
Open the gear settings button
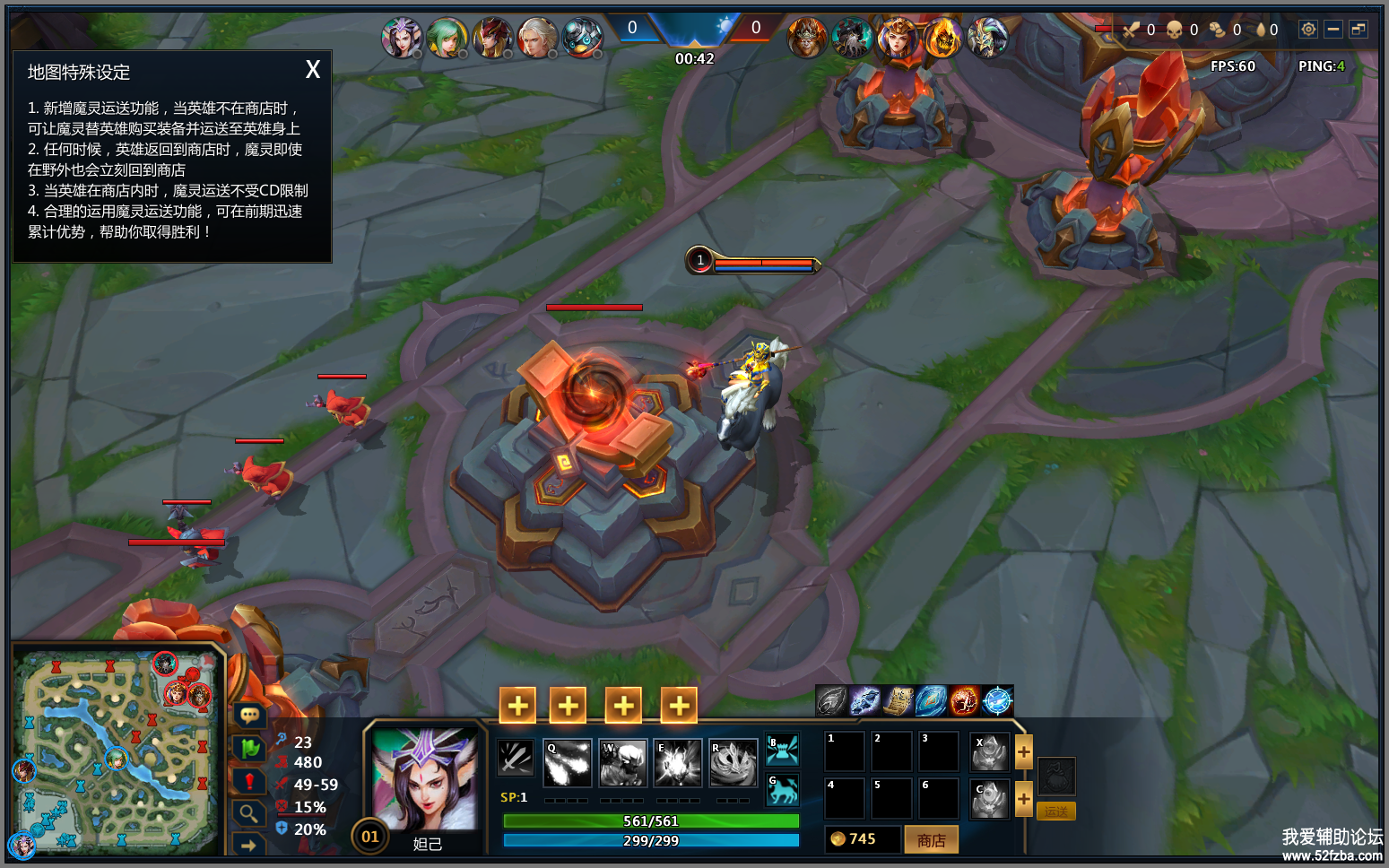pos(1308,30)
